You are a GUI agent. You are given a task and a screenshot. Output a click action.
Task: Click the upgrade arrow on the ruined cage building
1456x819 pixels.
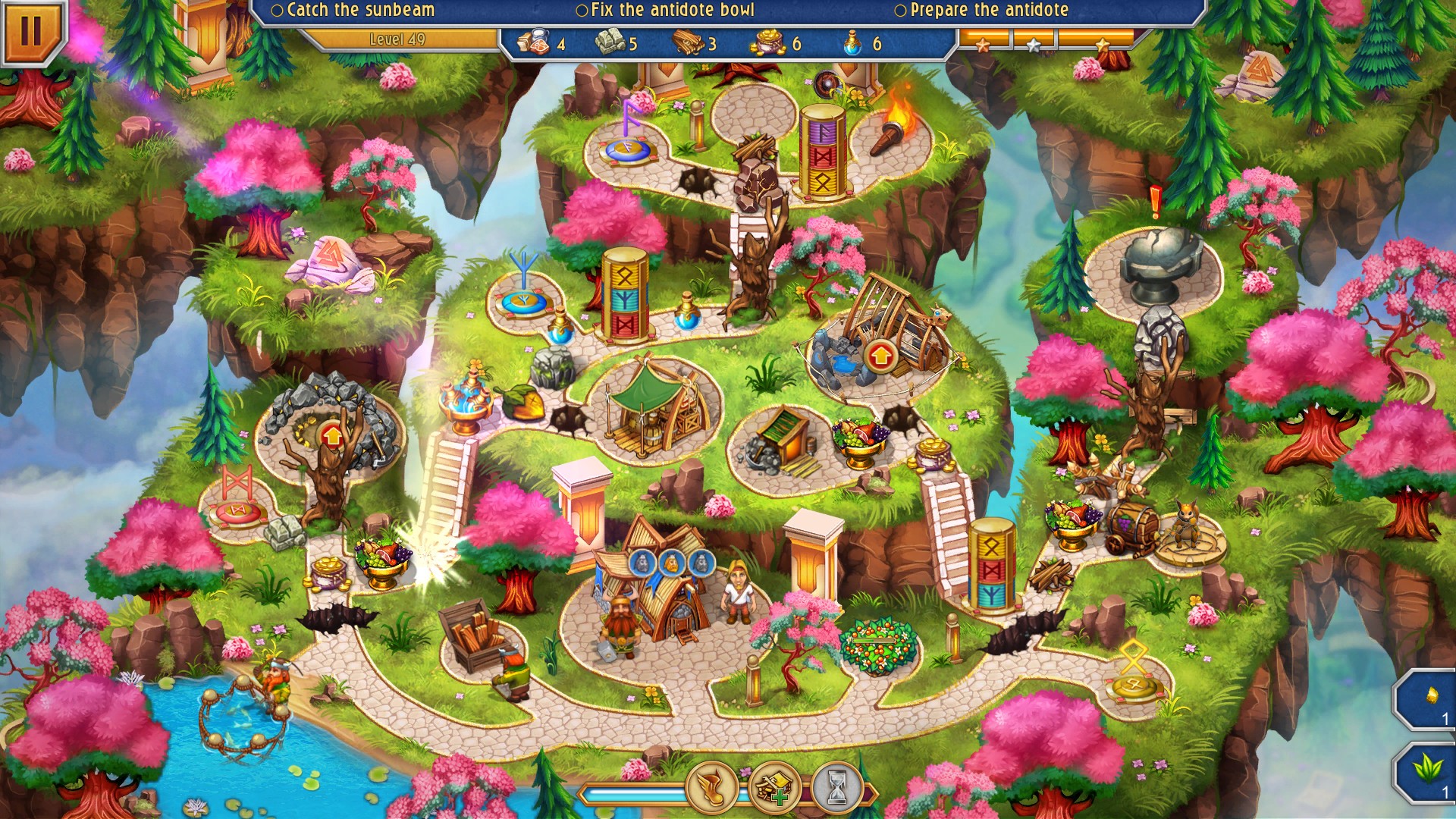coord(880,356)
